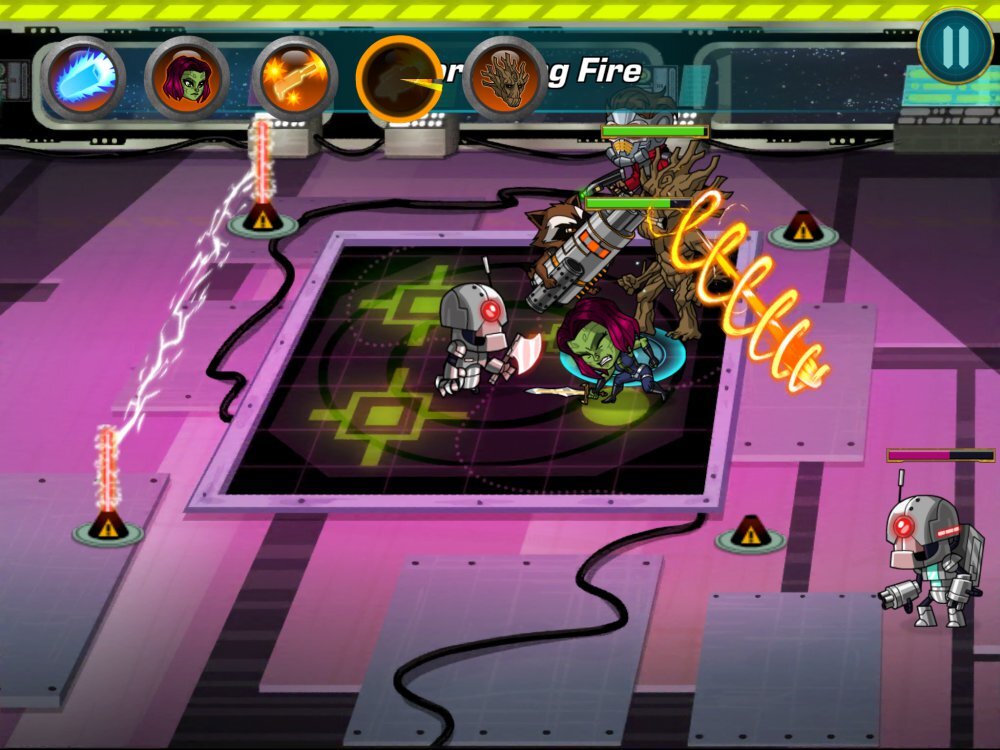
Task: Pause the game with the pause button
Action: click(x=955, y=46)
